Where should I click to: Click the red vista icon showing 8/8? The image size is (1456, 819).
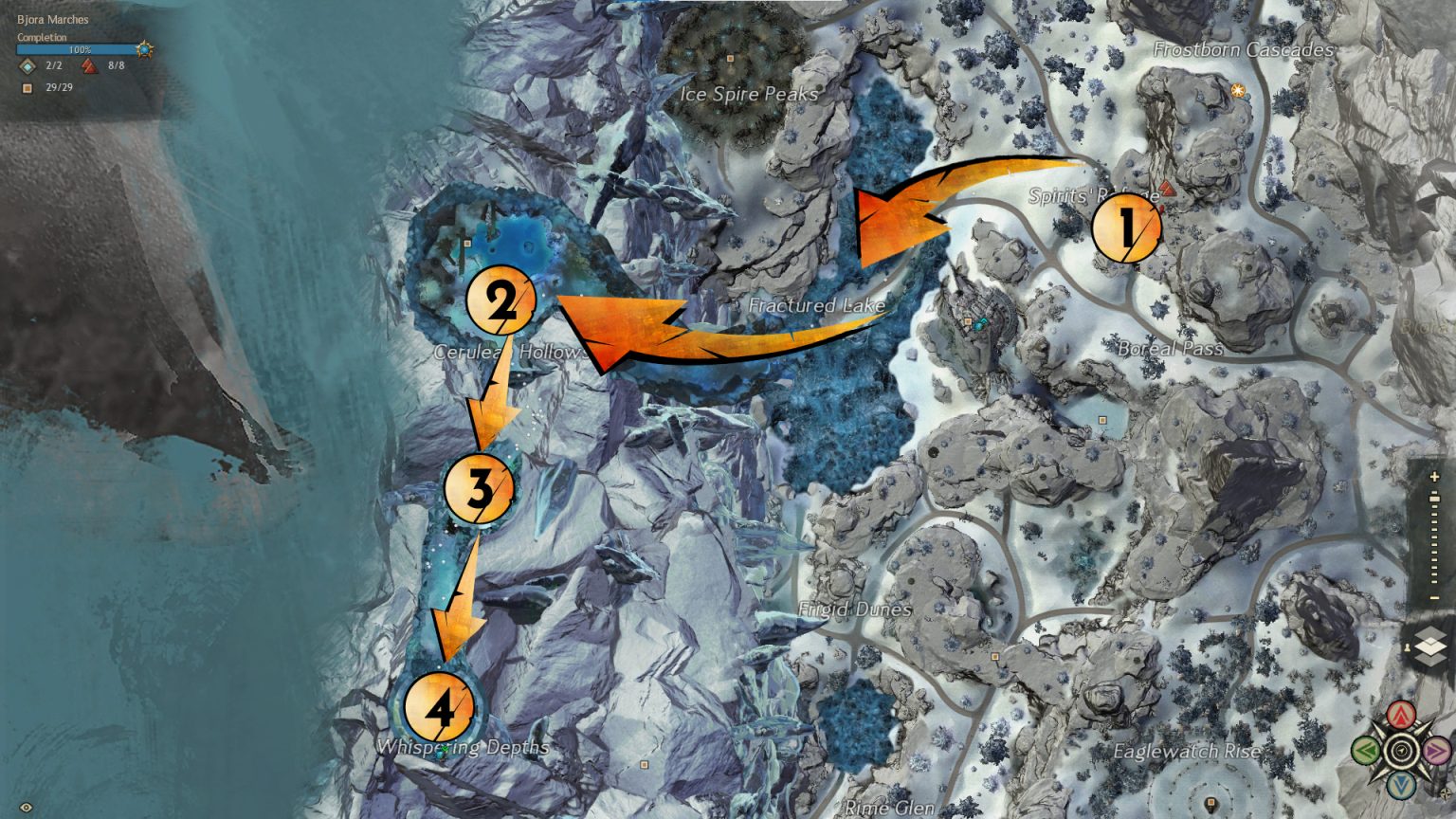click(88, 66)
